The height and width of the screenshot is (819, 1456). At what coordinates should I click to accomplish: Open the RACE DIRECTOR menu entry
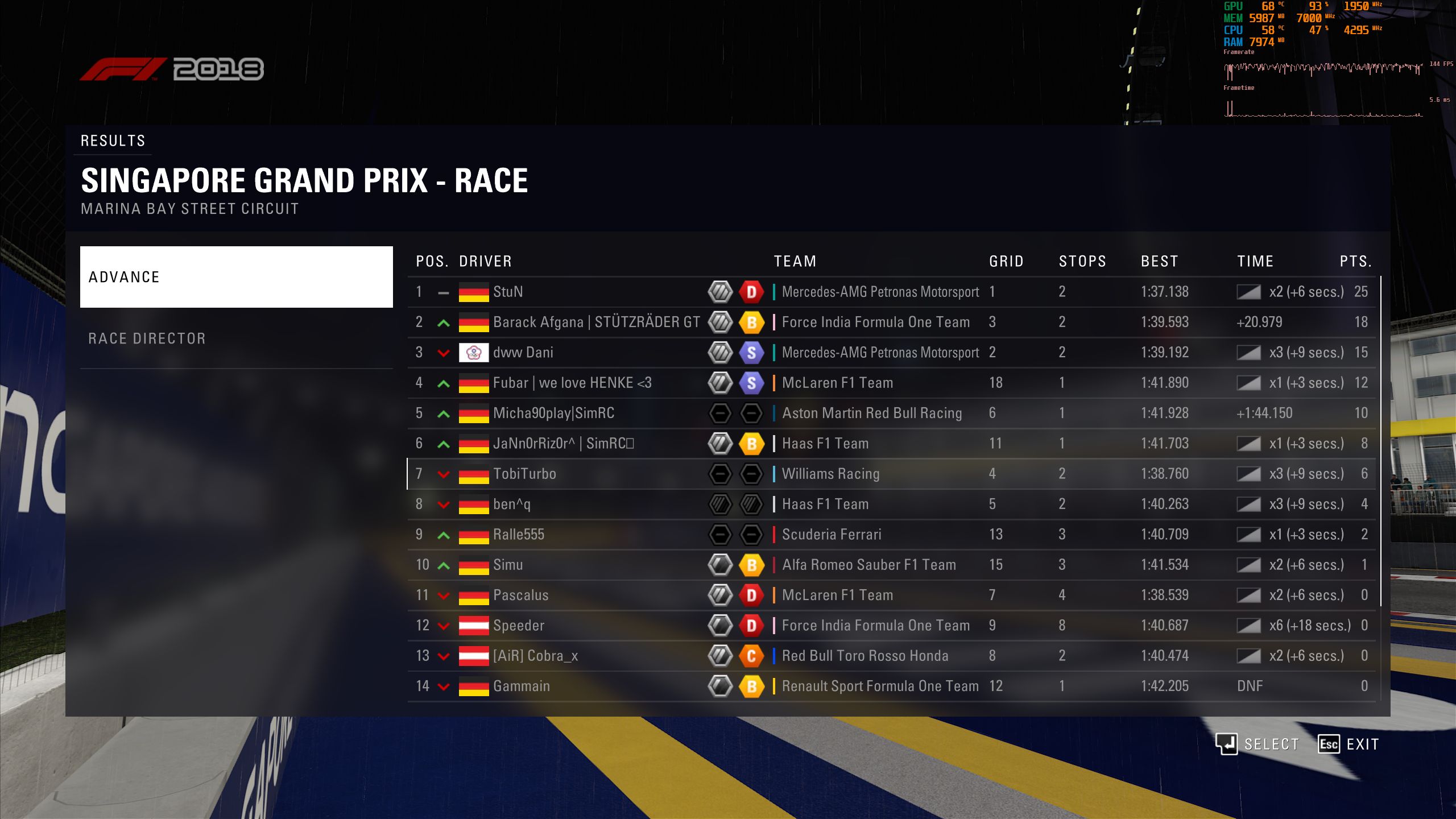click(236, 338)
